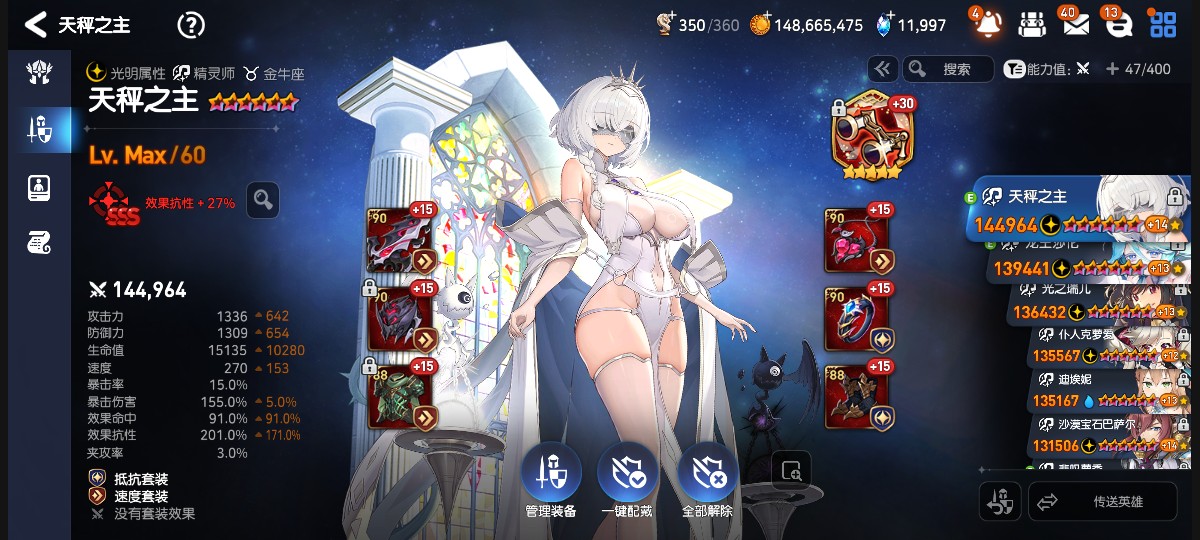Open the main menu grid icon
This screenshot has height=540, width=1200.
tap(1162, 25)
